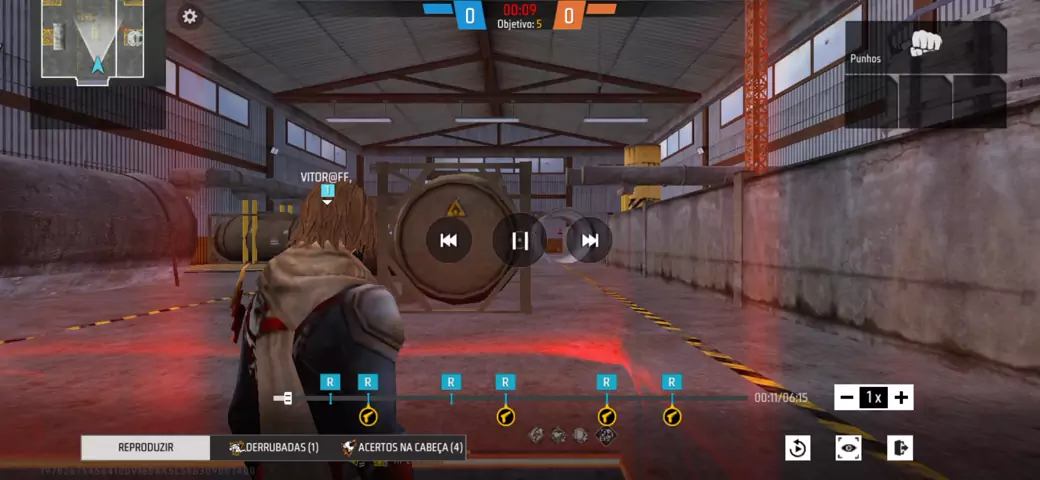Open the gear settings menu
This screenshot has height=480, width=1040.
click(189, 16)
